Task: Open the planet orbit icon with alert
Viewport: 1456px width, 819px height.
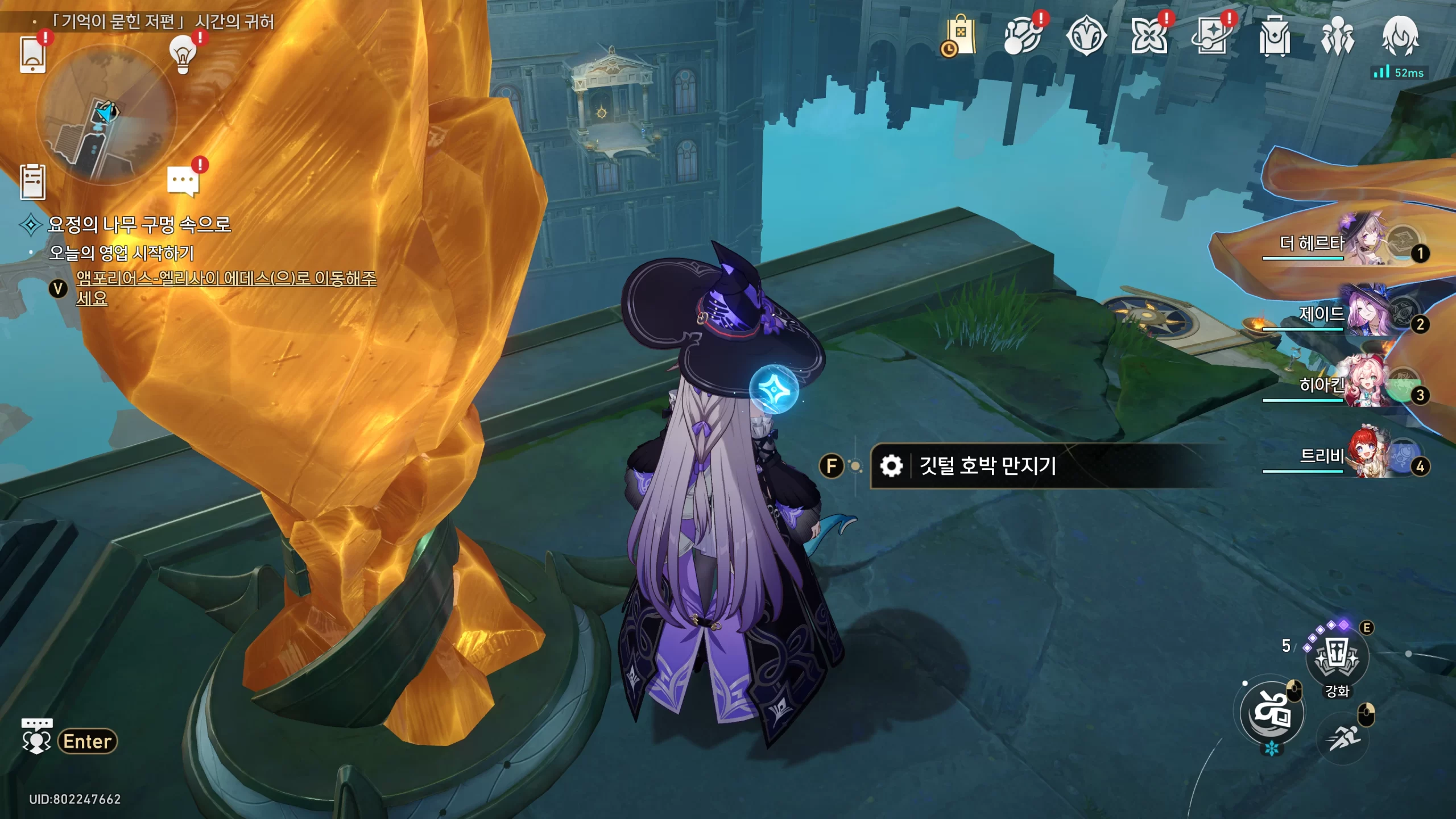Action: (1023, 36)
